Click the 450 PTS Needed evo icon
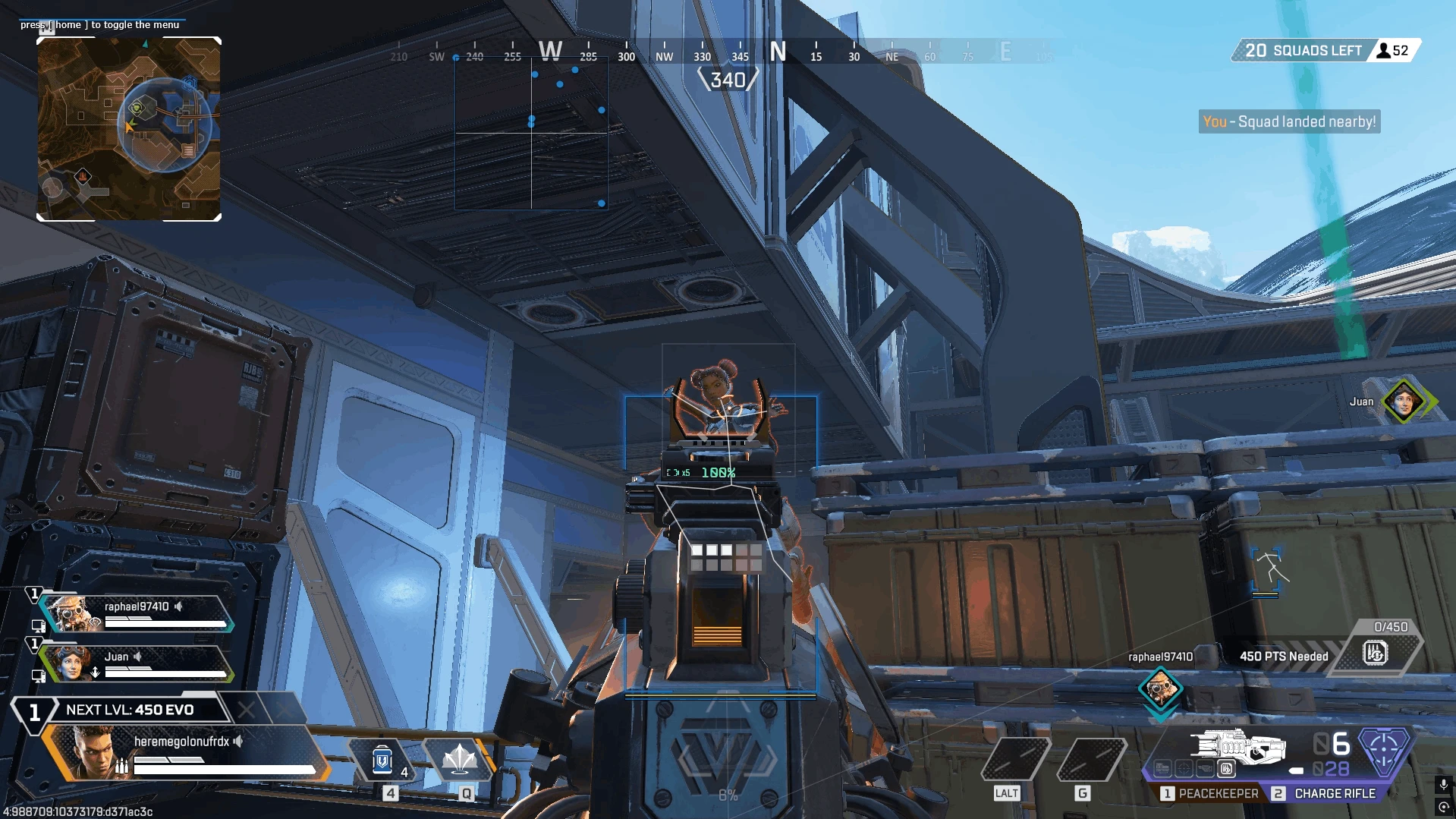Viewport: 1456px width, 819px height. [1375, 653]
